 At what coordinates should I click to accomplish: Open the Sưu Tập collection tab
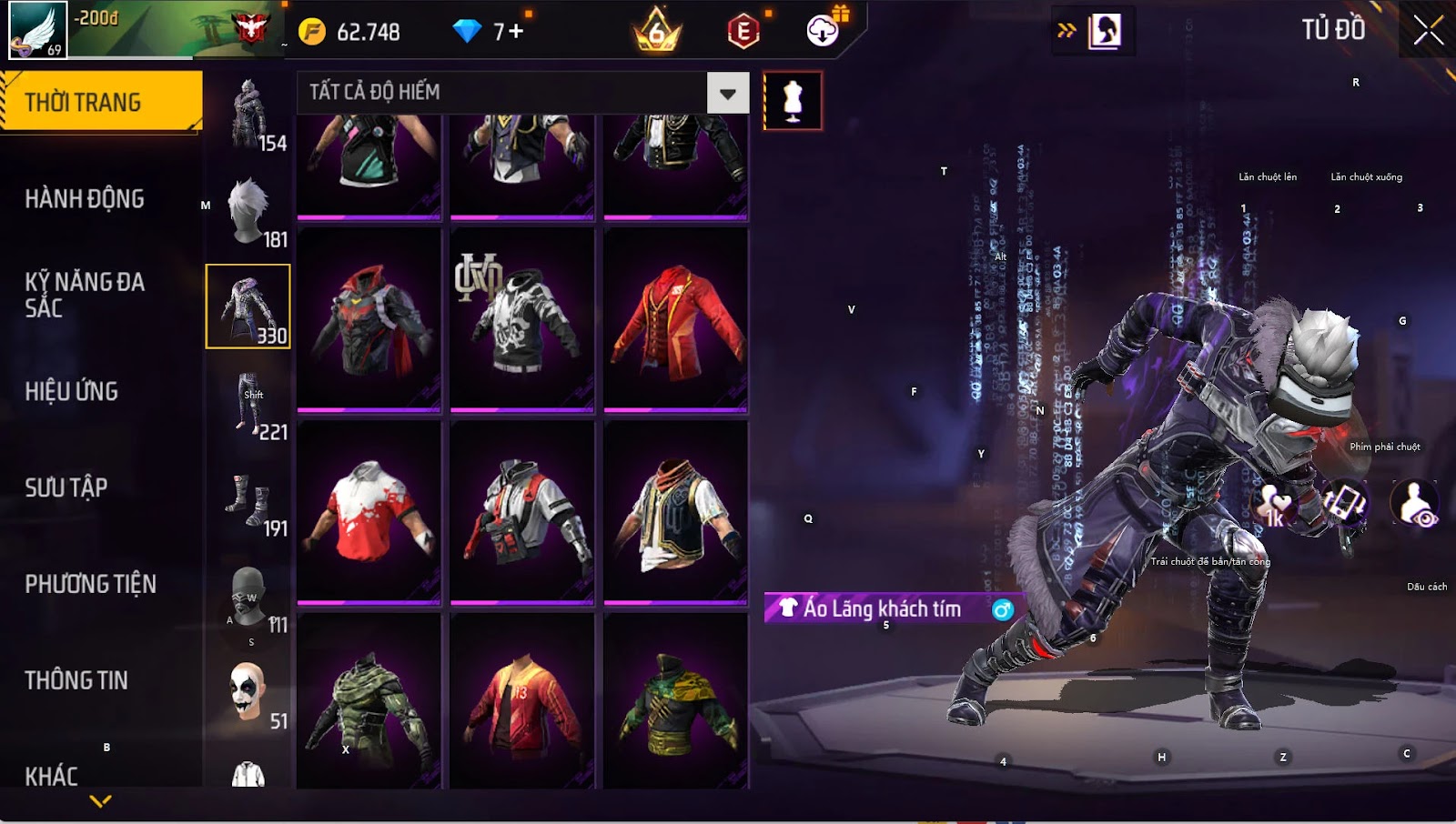pos(66,487)
